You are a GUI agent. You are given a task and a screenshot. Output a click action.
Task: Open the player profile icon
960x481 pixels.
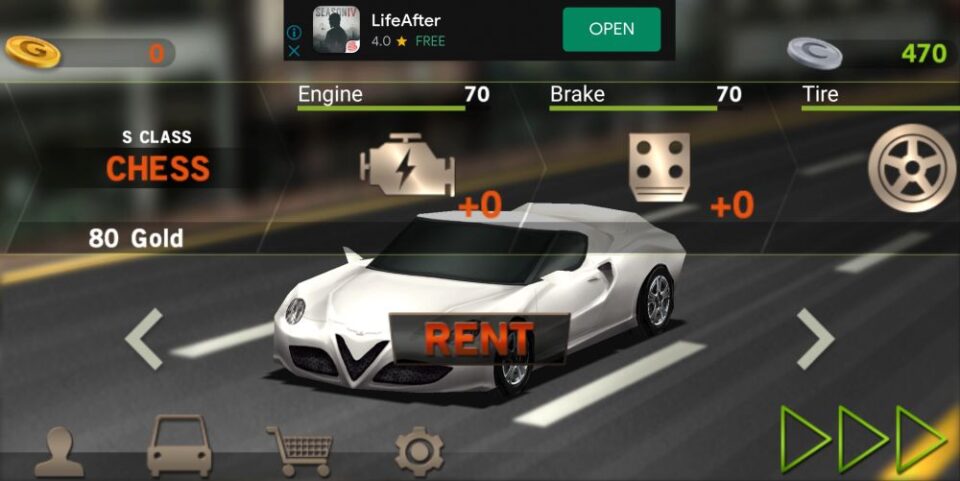pyautogui.click(x=59, y=452)
